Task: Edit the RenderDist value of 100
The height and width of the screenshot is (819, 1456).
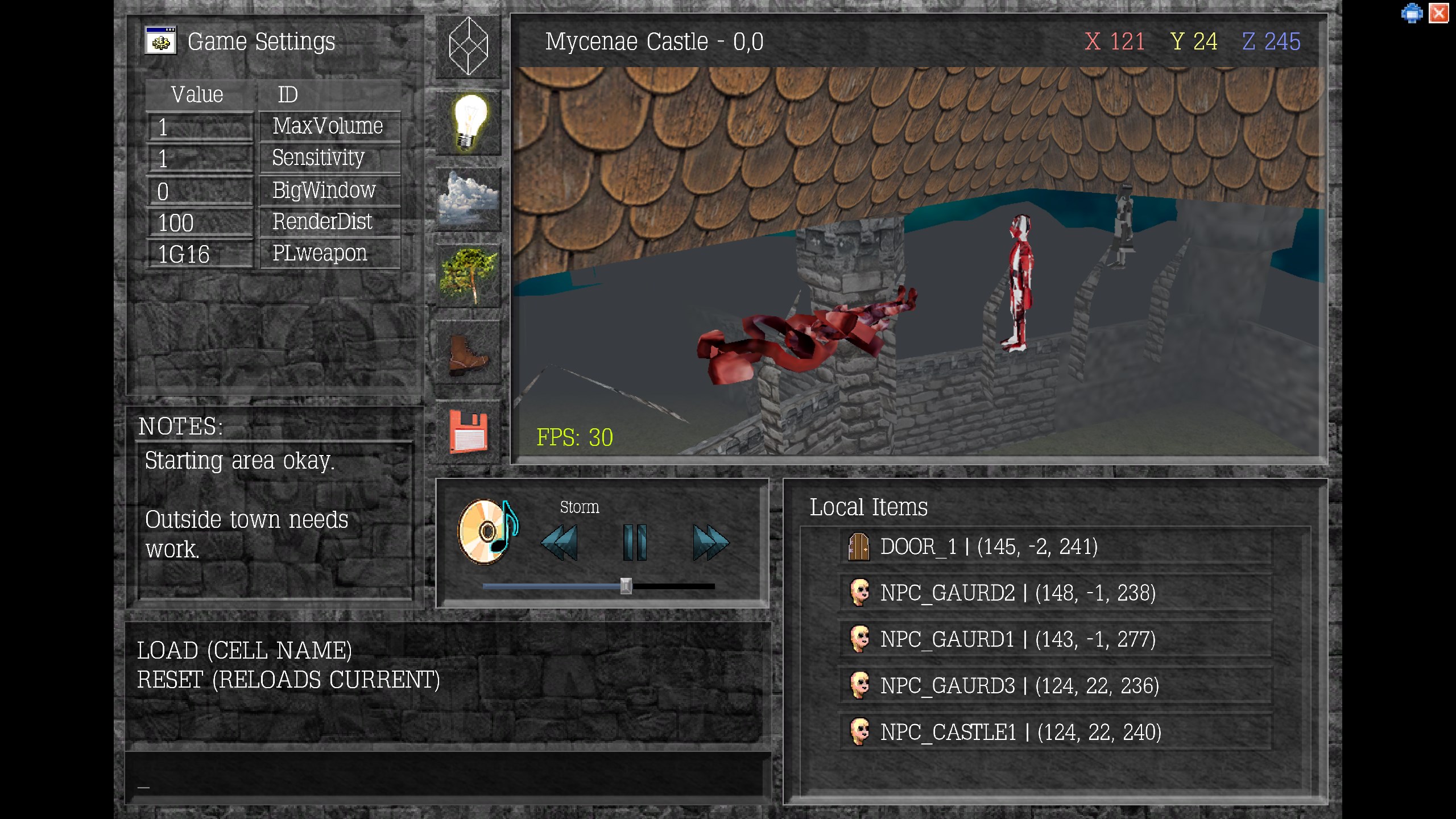Action: 200,223
